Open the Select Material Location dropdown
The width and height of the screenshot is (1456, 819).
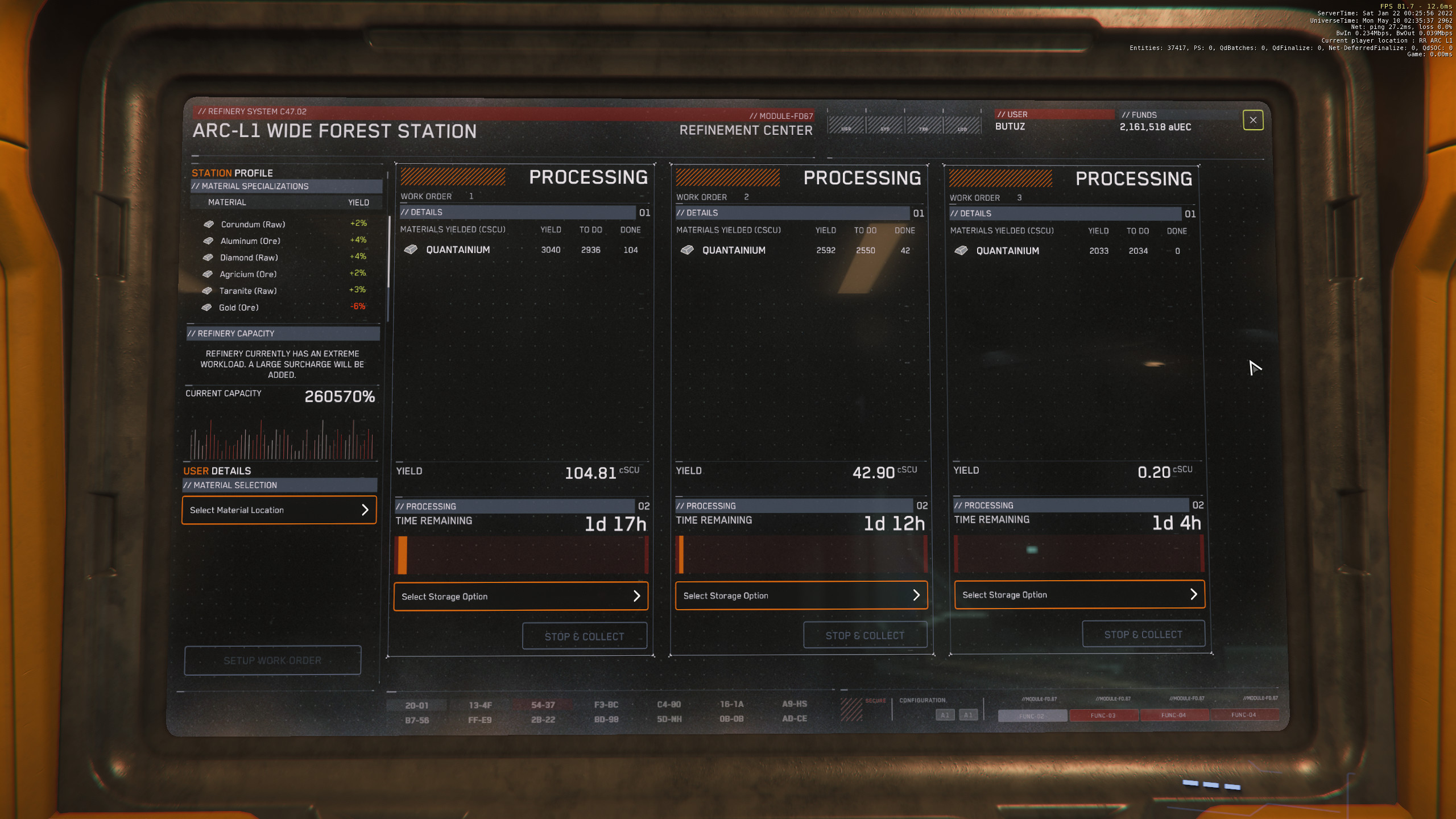pyautogui.click(x=279, y=510)
